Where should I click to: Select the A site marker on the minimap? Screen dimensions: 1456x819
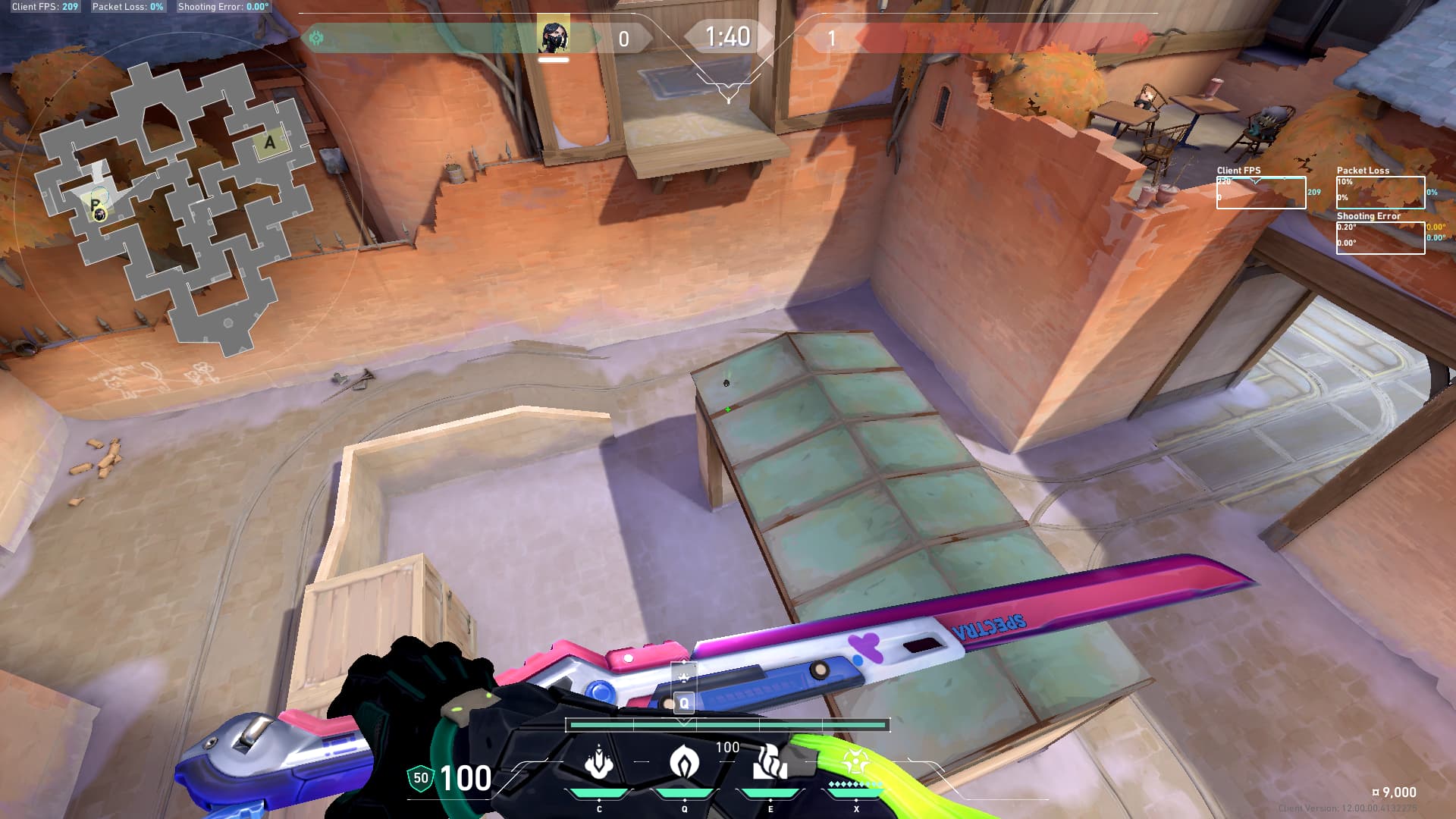(270, 143)
